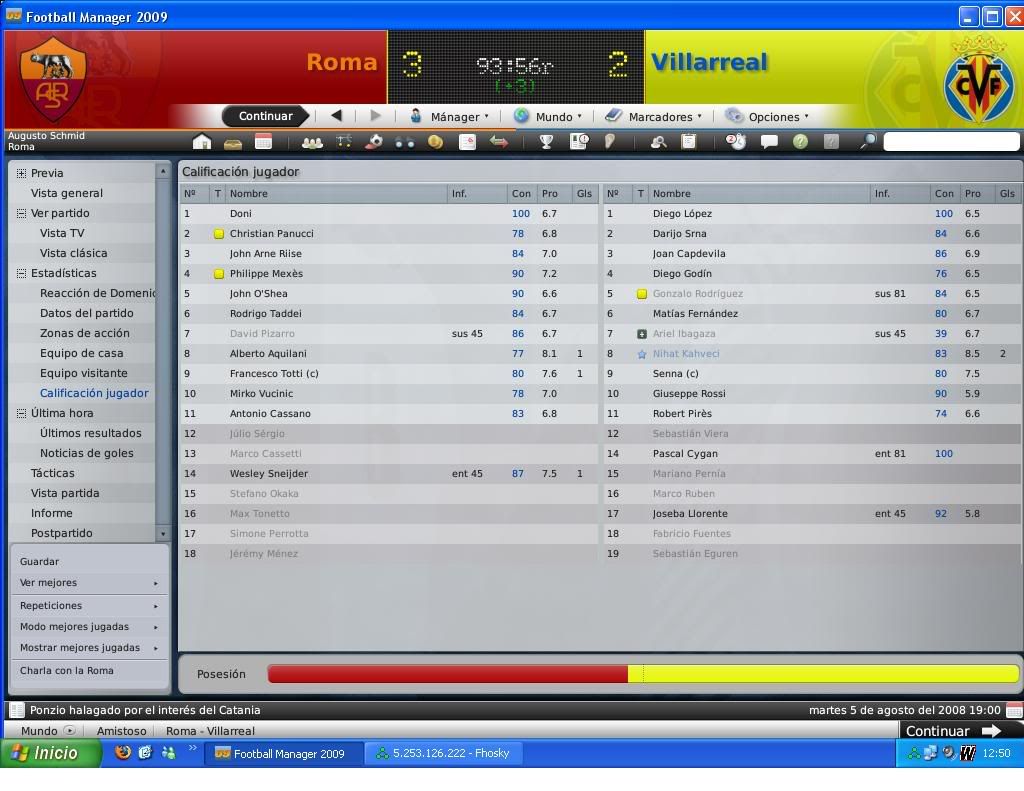
Task: Open the Marcadores dropdown menu
Action: tap(653, 116)
